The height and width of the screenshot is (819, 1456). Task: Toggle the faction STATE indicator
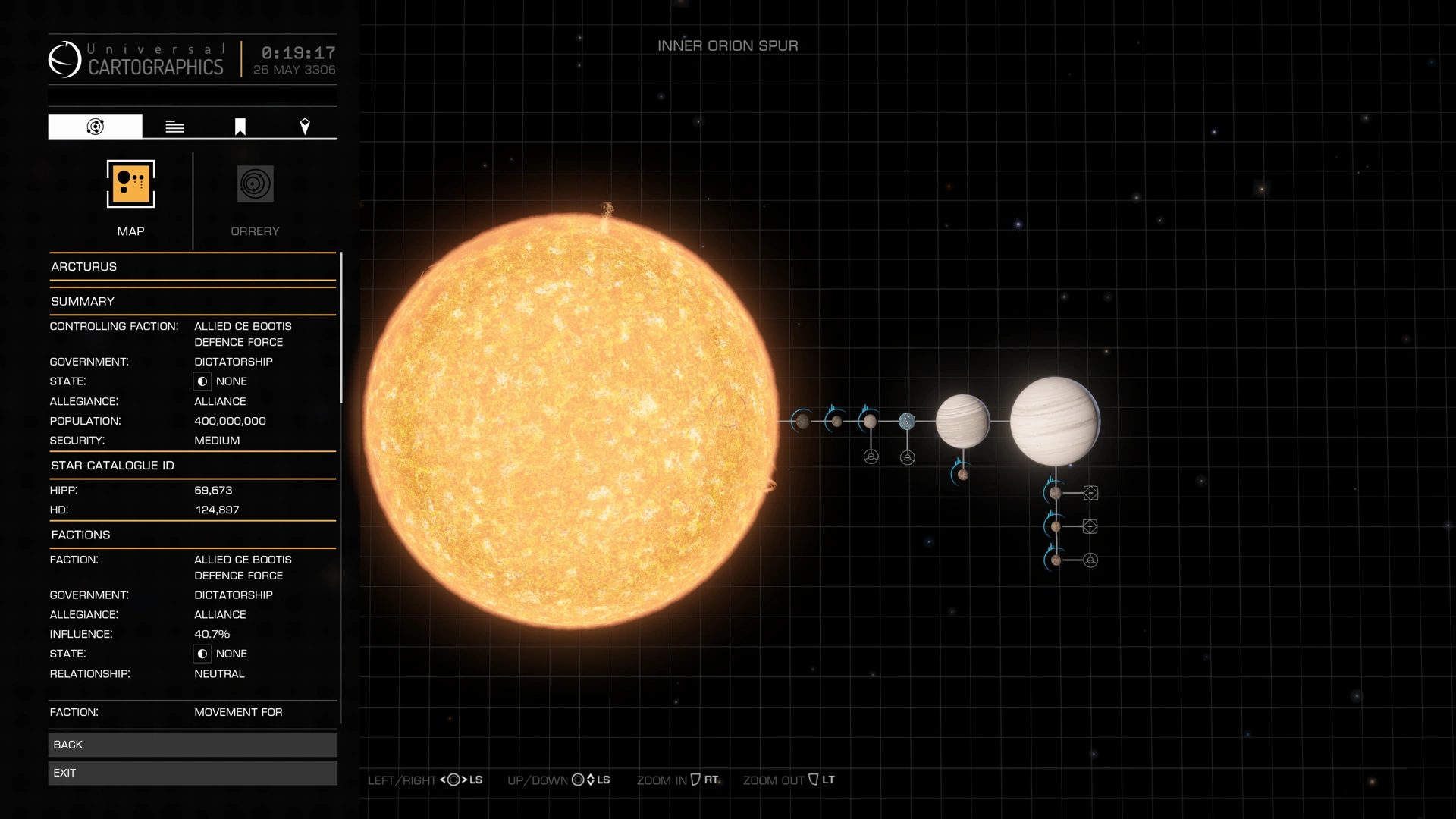pos(202,653)
